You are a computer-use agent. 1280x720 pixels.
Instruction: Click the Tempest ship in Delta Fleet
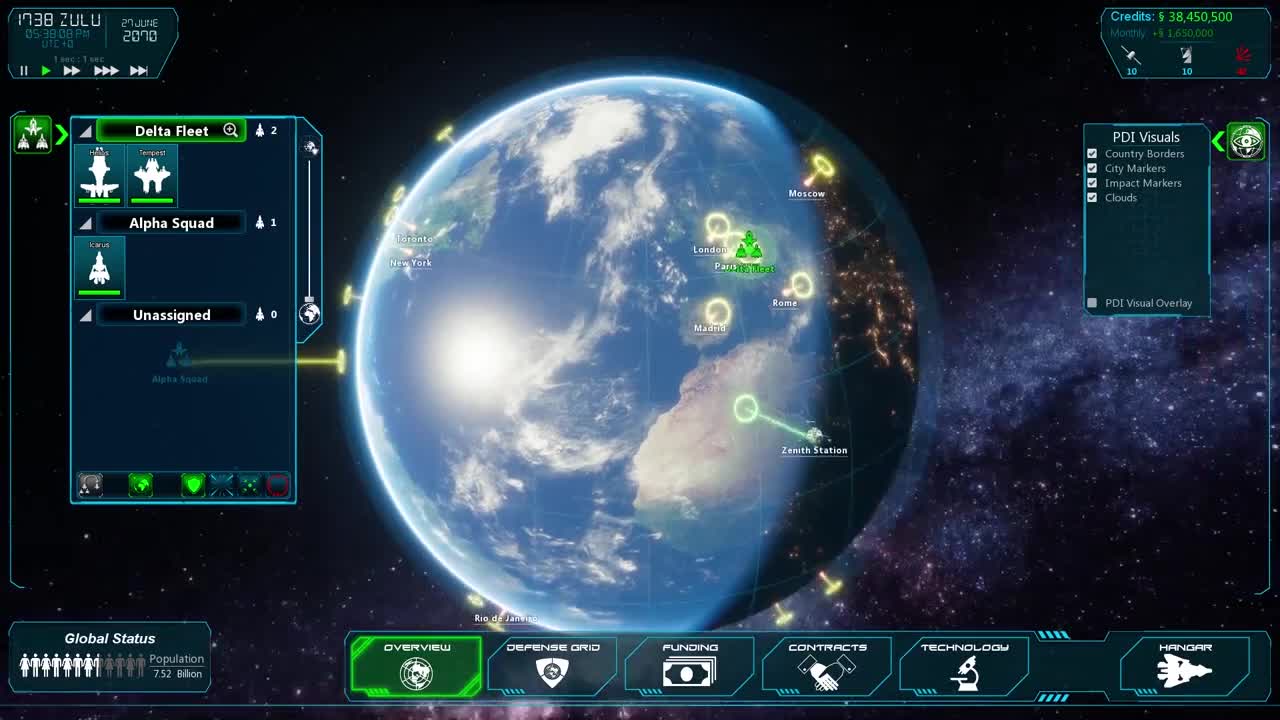152,175
